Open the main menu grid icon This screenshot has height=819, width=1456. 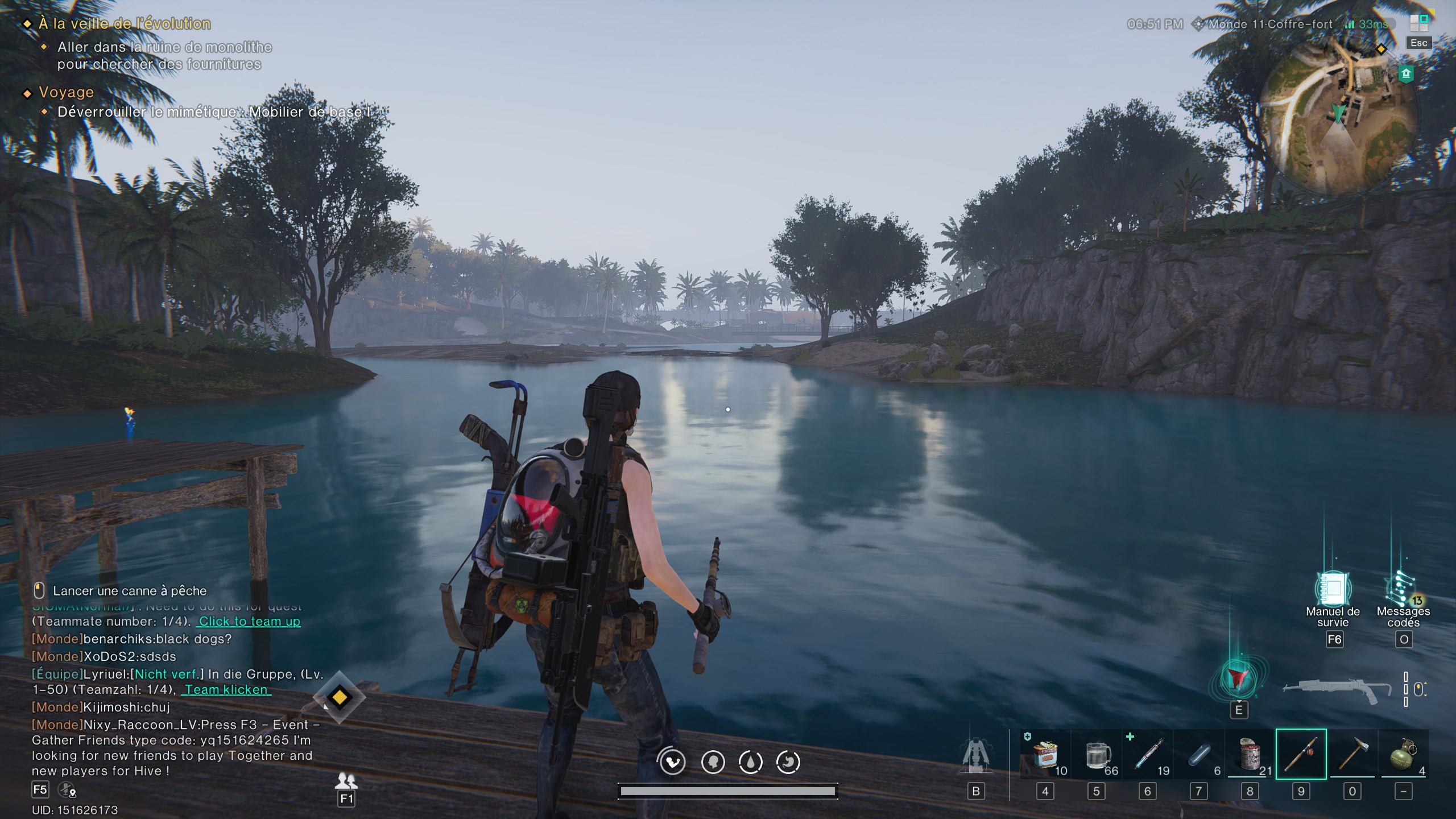[1418, 23]
